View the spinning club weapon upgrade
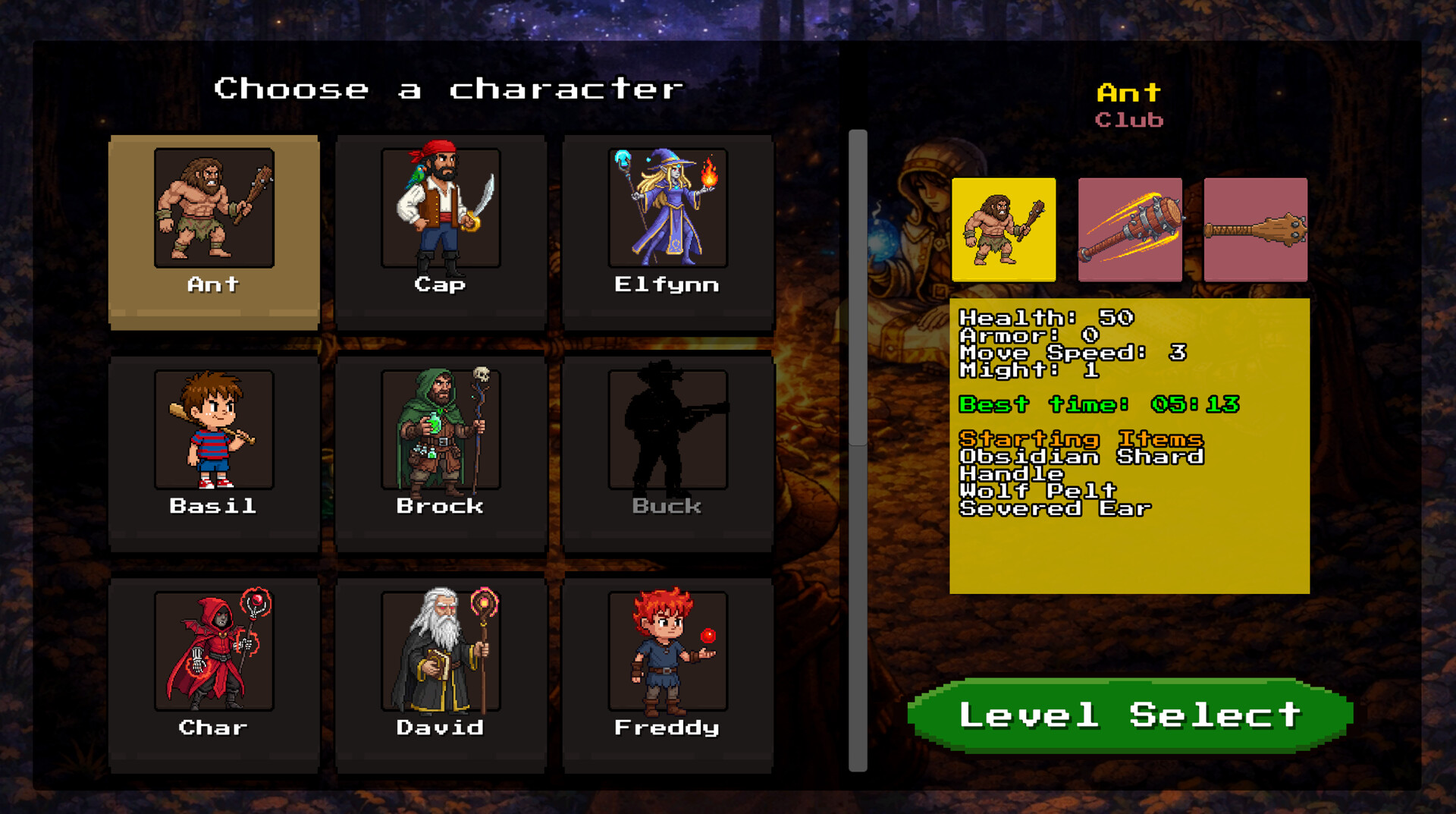The width and height of the screenshot is (1456, 814). [1129, 229]
